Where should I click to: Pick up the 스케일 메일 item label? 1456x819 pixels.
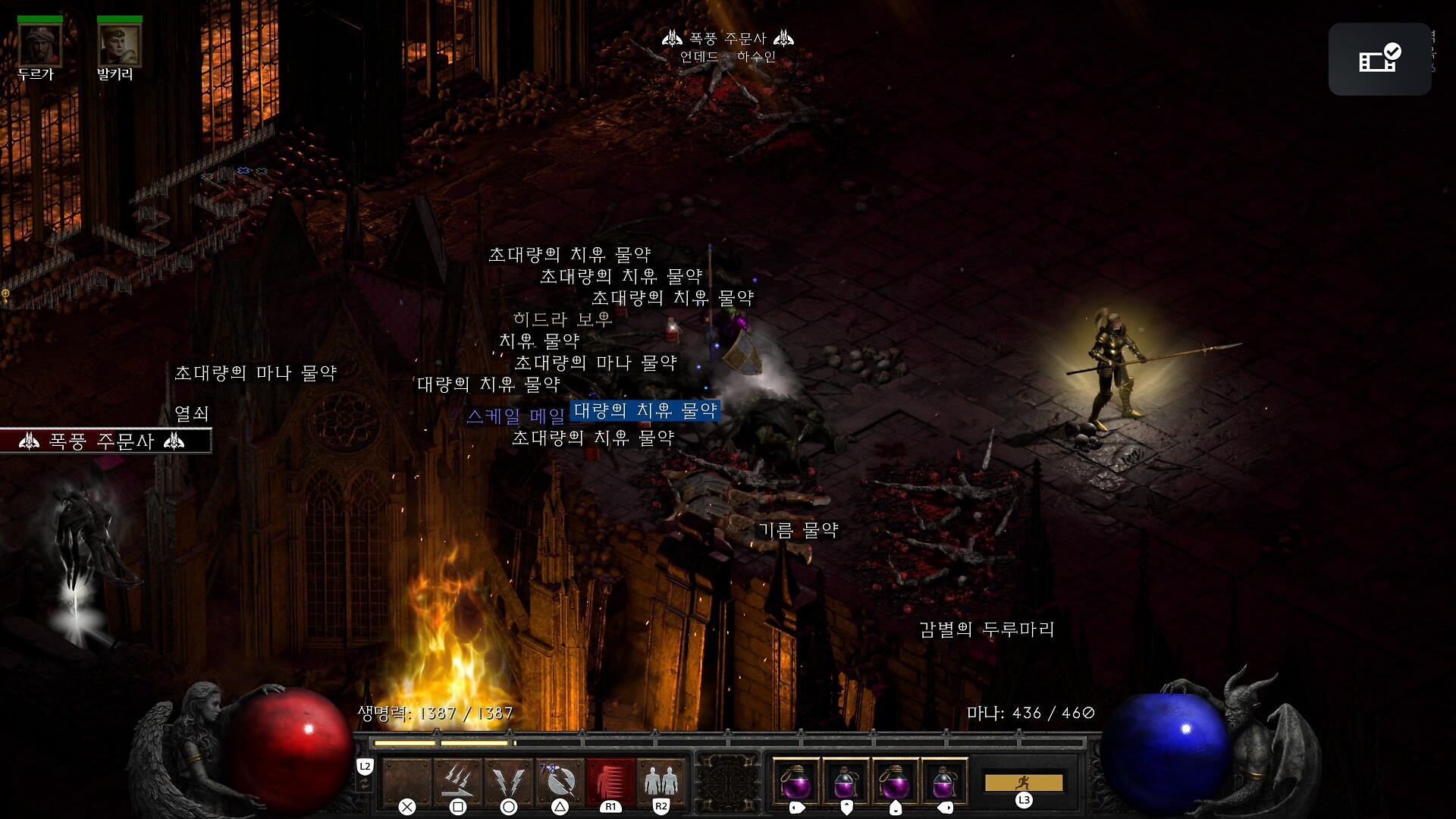[516, 416]
